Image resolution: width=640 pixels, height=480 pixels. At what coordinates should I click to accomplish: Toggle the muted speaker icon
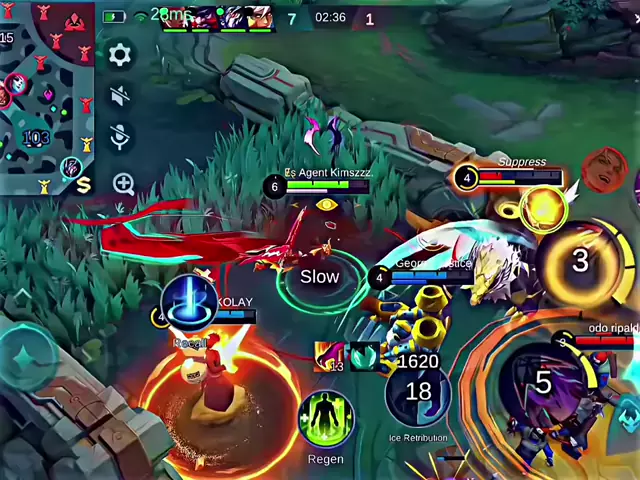click(120, 97)
